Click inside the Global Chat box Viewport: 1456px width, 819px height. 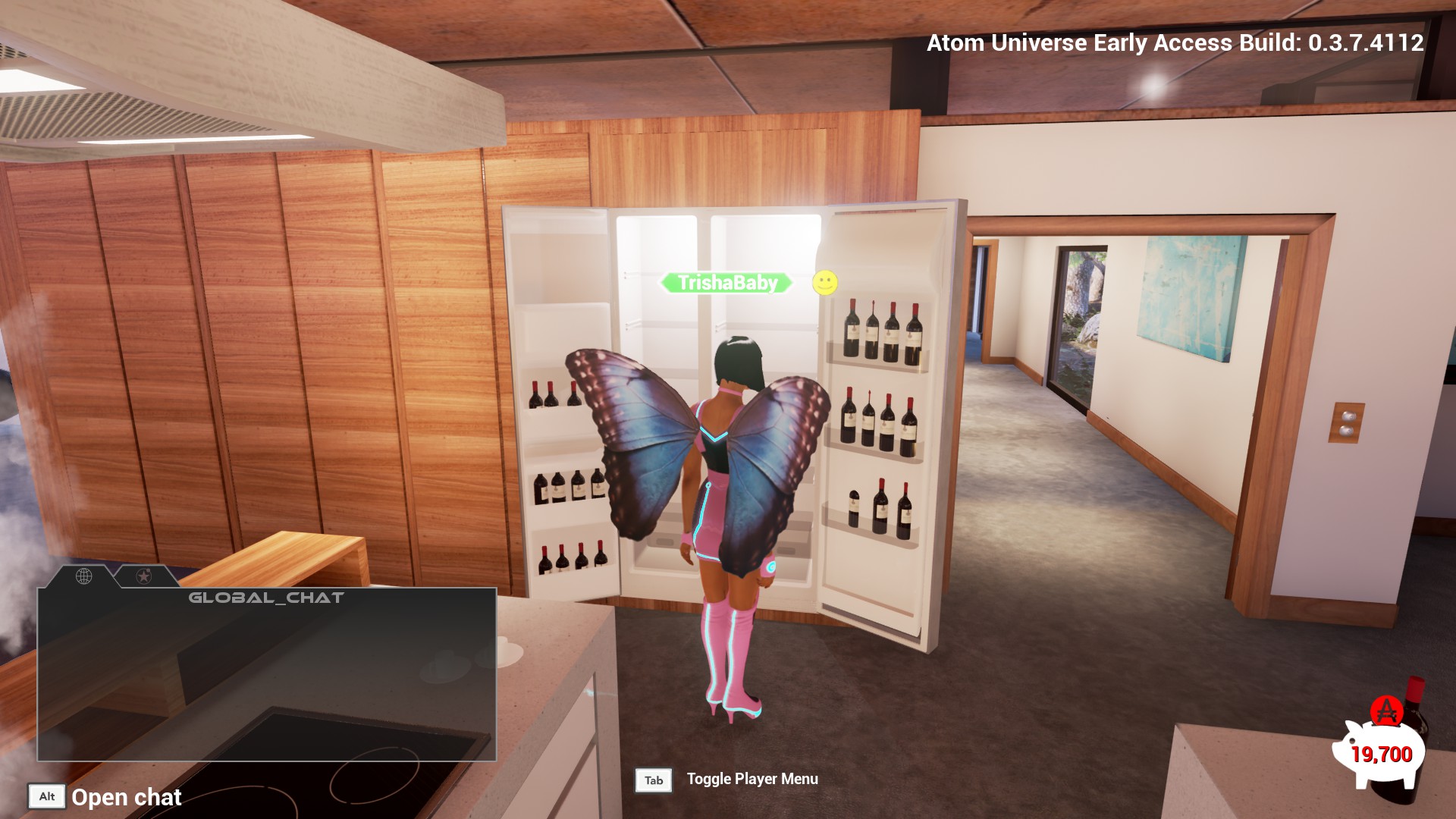(267, 675)
